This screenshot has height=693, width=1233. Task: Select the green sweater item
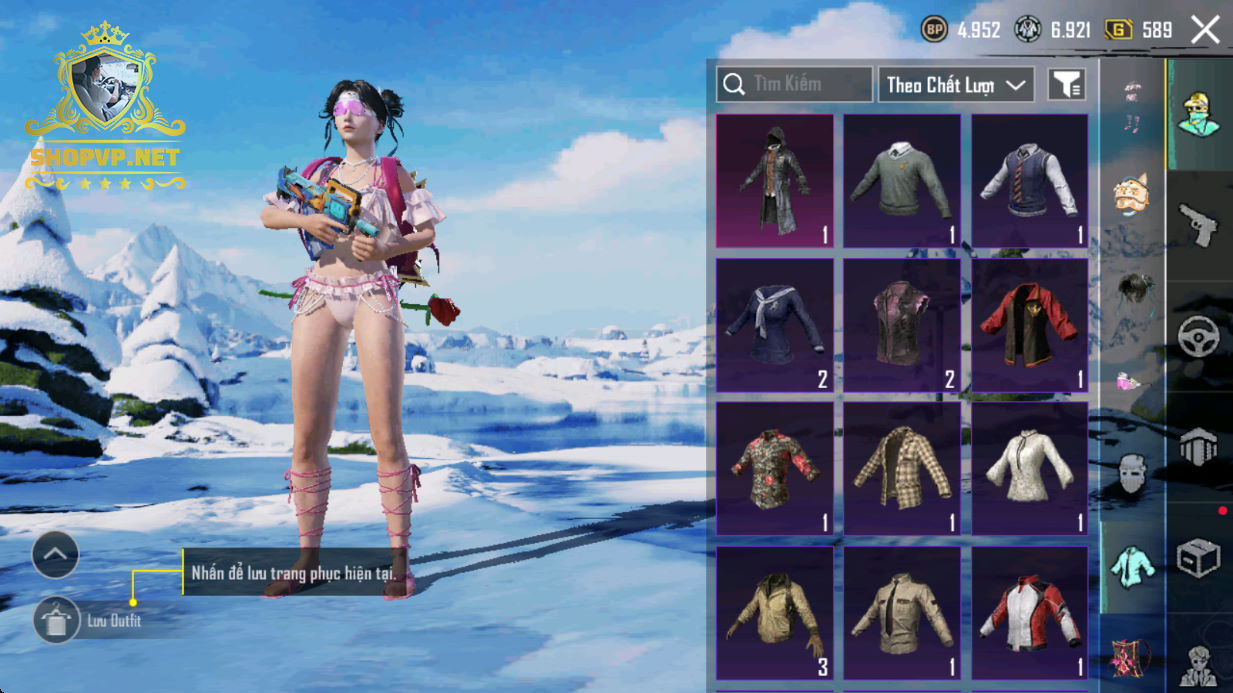click(902, 181)
